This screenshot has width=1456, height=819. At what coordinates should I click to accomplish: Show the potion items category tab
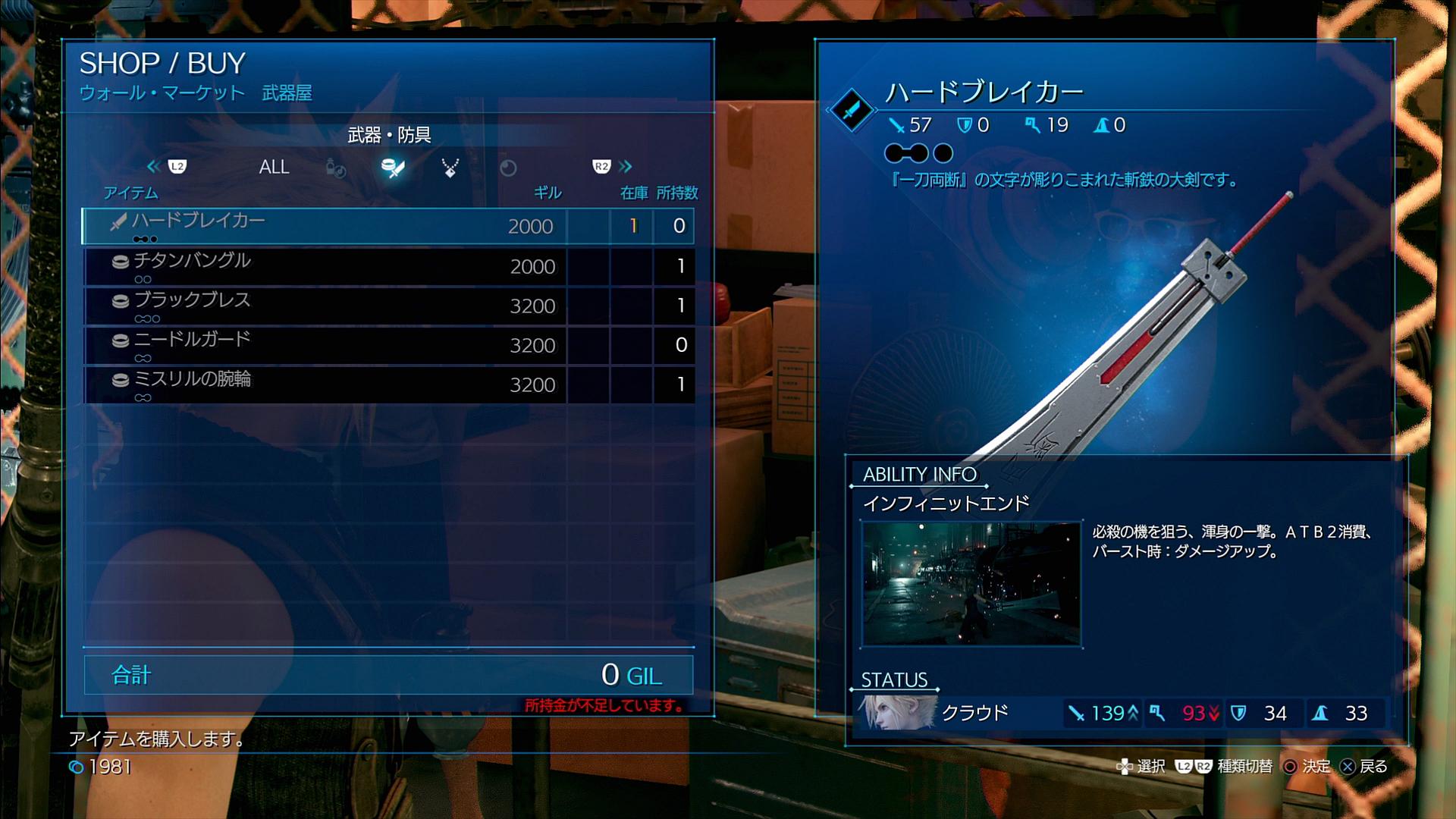click(335, 168)
